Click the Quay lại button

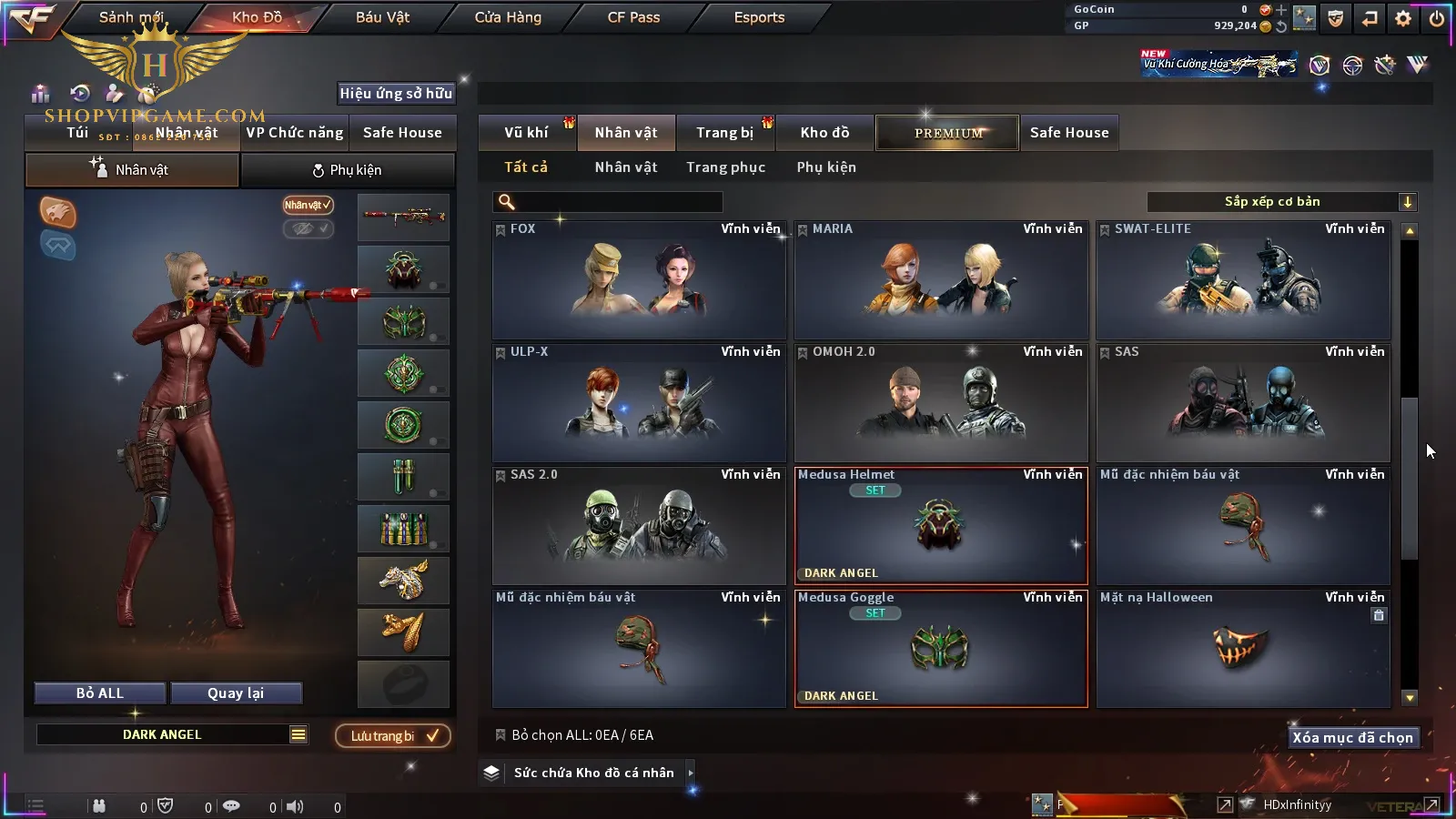tap(236, 693)
